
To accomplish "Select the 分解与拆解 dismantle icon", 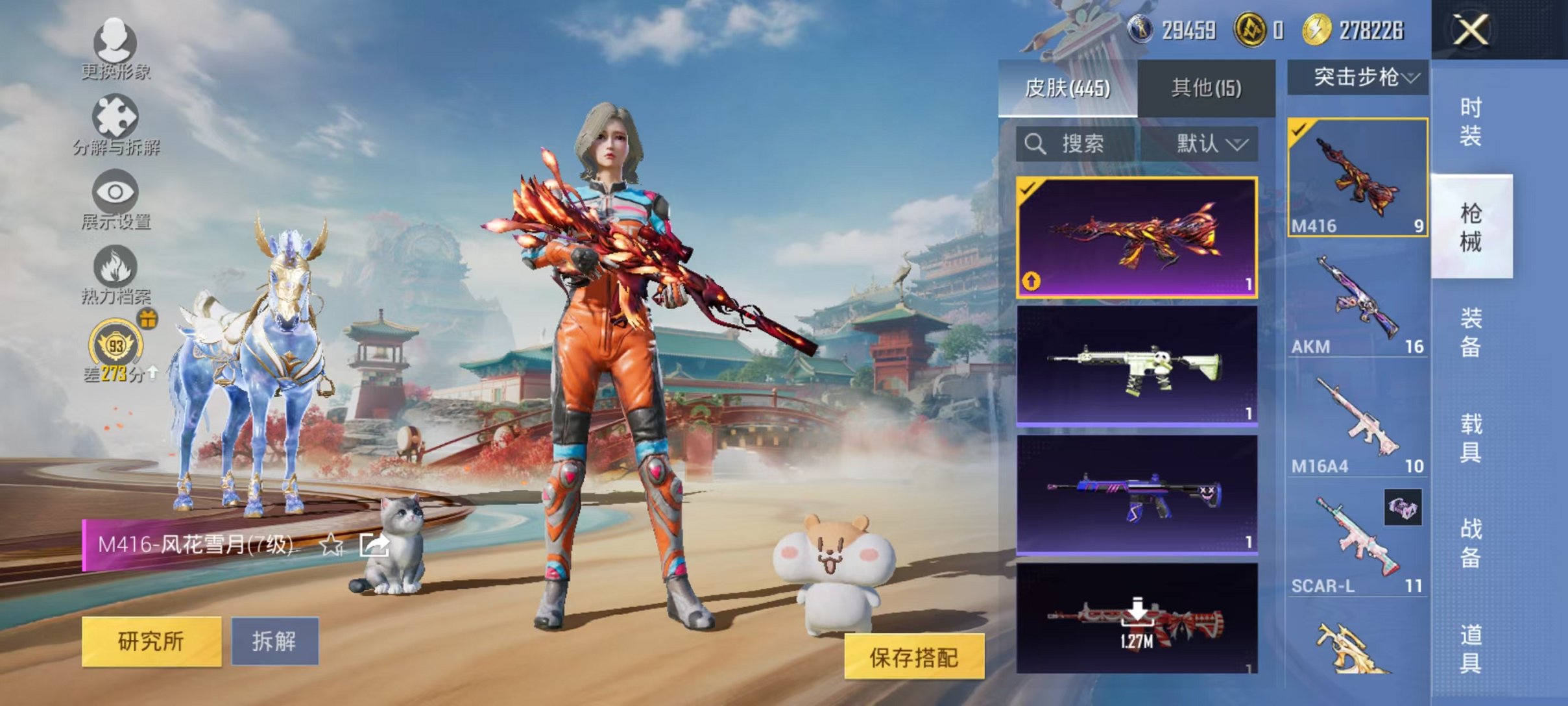I will click(x=115, y=120).
